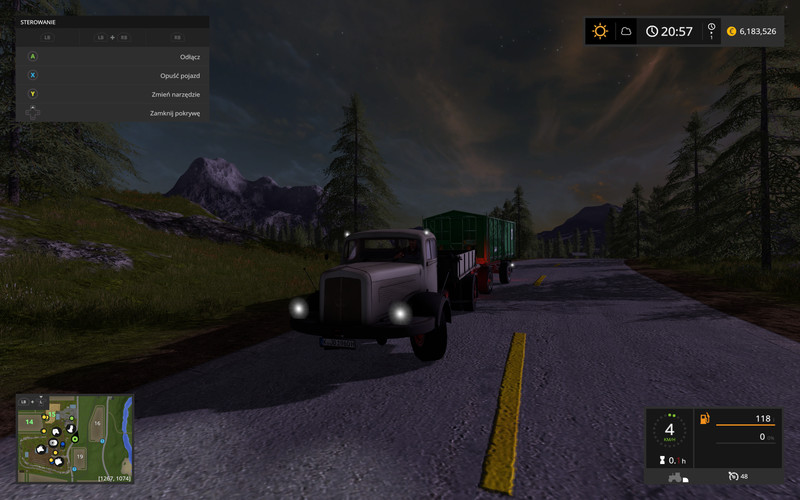Click the green player marker on minimap

coord(75,438)
